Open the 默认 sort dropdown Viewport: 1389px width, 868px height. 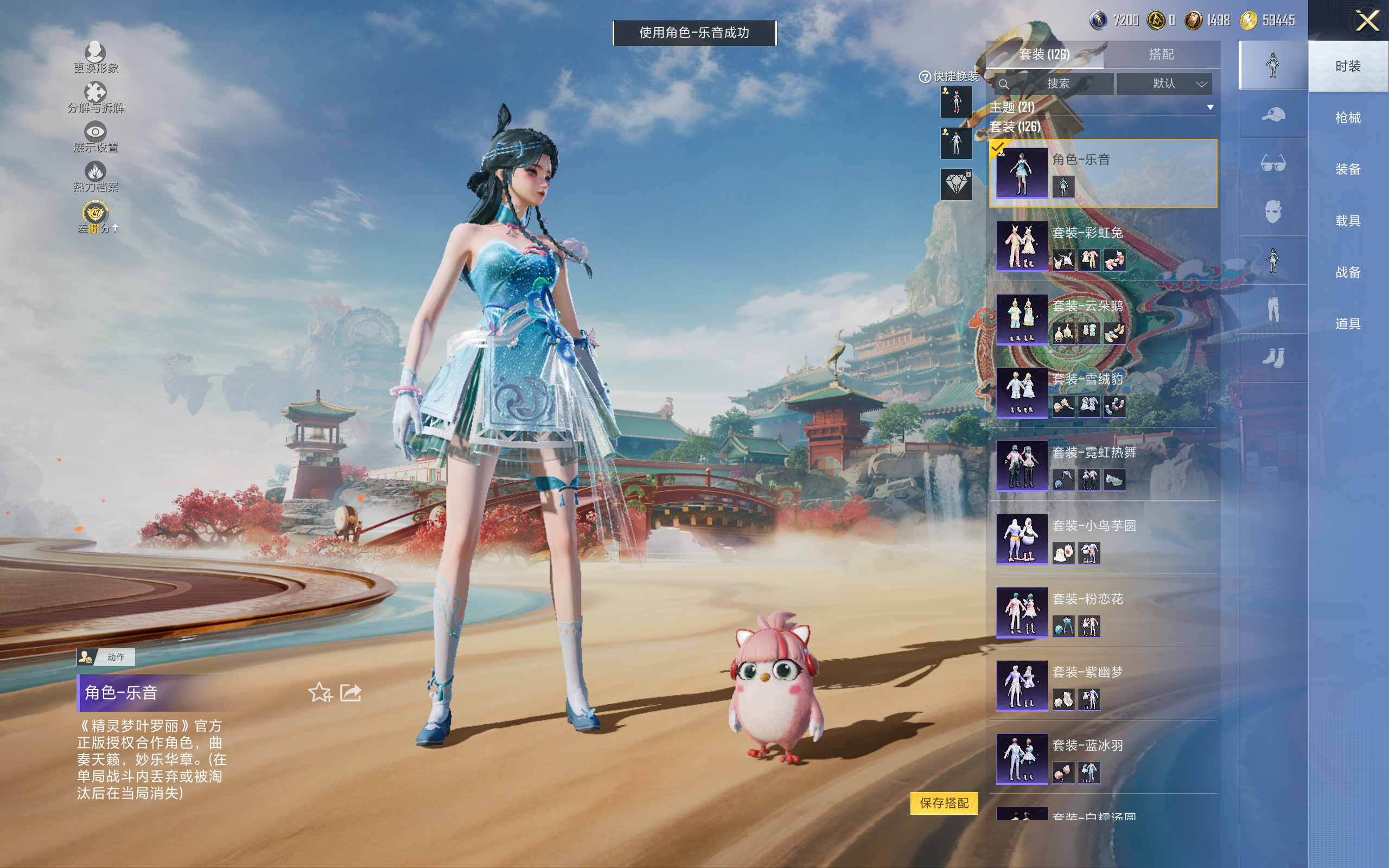coord(1164,84)
